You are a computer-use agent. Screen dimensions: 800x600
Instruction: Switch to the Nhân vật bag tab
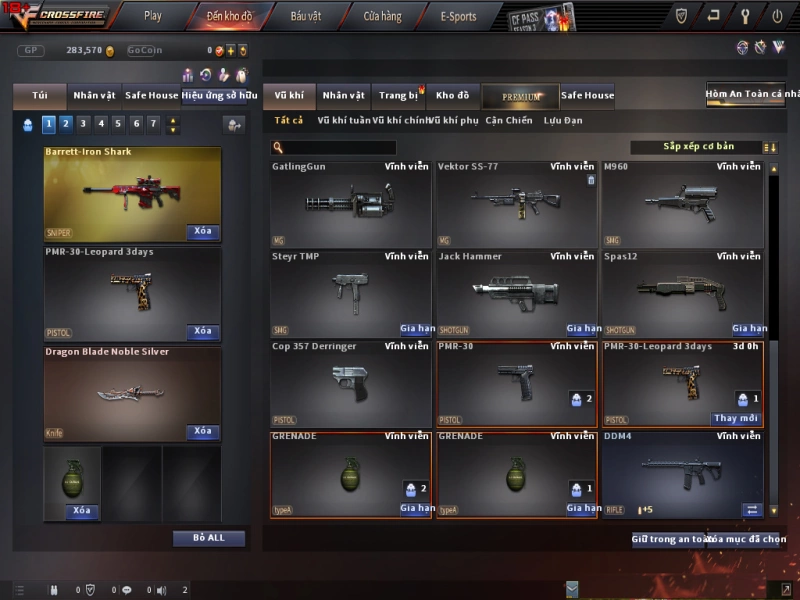pyautogui.click(x=94, y=96)
